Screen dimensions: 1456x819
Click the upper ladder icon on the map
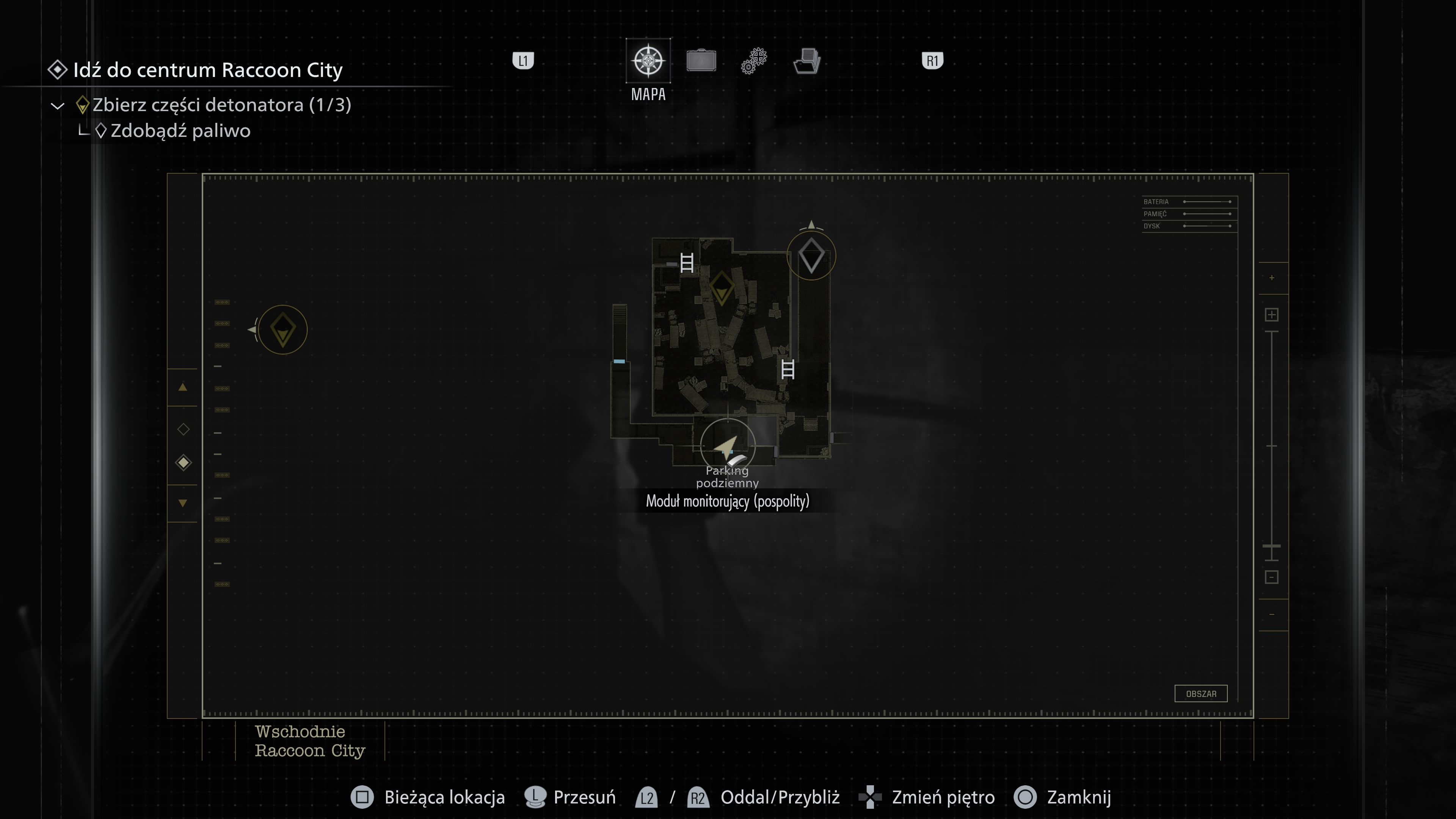pos(687,264)
